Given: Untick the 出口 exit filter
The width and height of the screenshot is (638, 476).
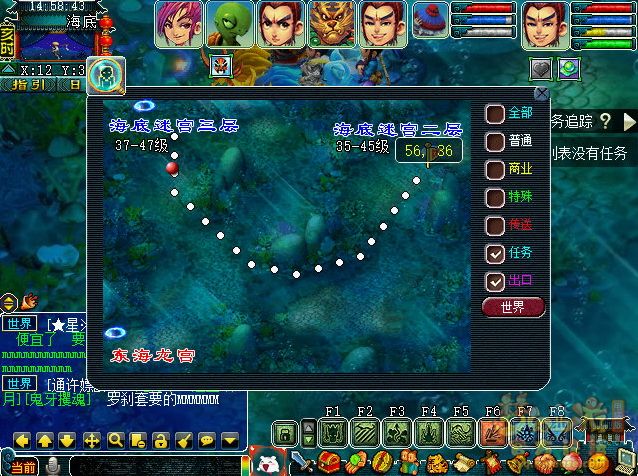Looking at the screenshot, I should 495,281.
